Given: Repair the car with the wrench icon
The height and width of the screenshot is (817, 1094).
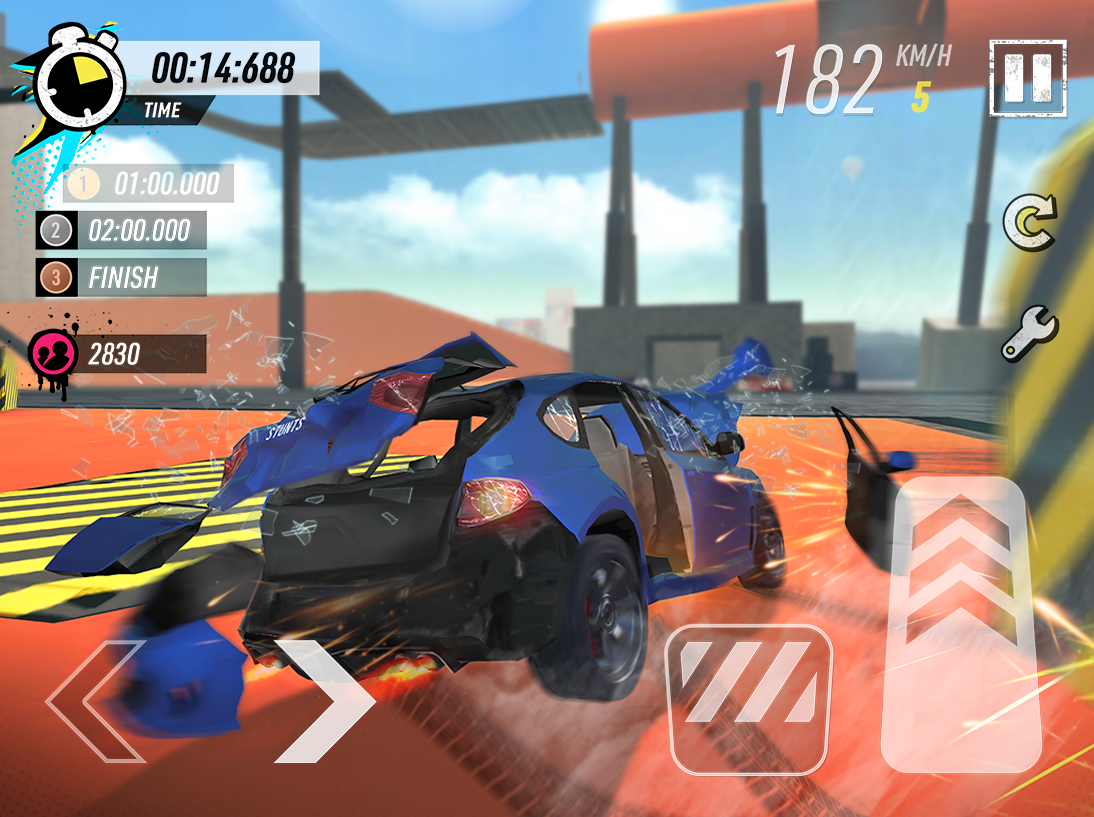Looking at the screenshot, I should pos(1030,333).
